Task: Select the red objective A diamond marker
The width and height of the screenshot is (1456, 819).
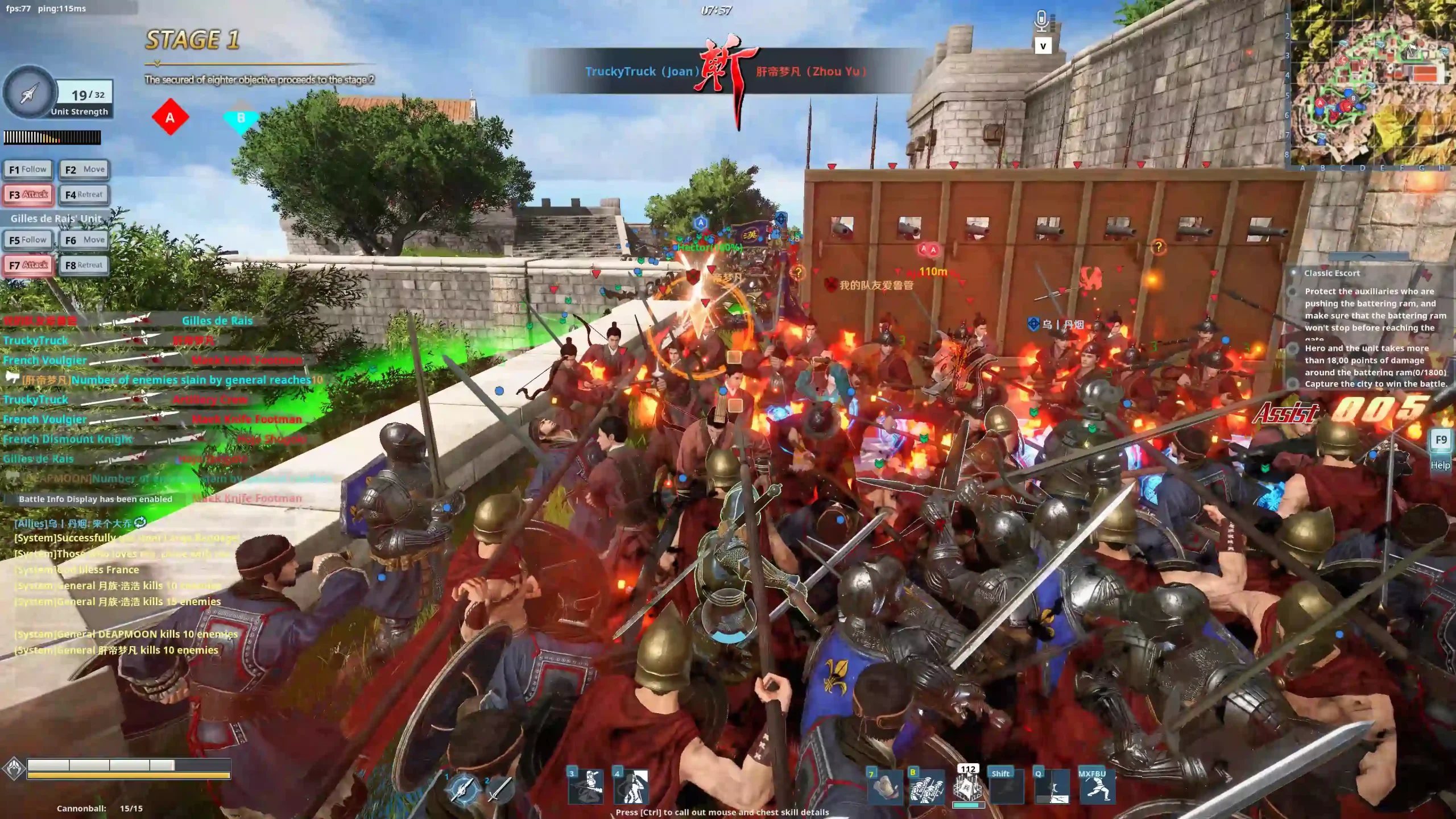Action: [x=170, y=118]
